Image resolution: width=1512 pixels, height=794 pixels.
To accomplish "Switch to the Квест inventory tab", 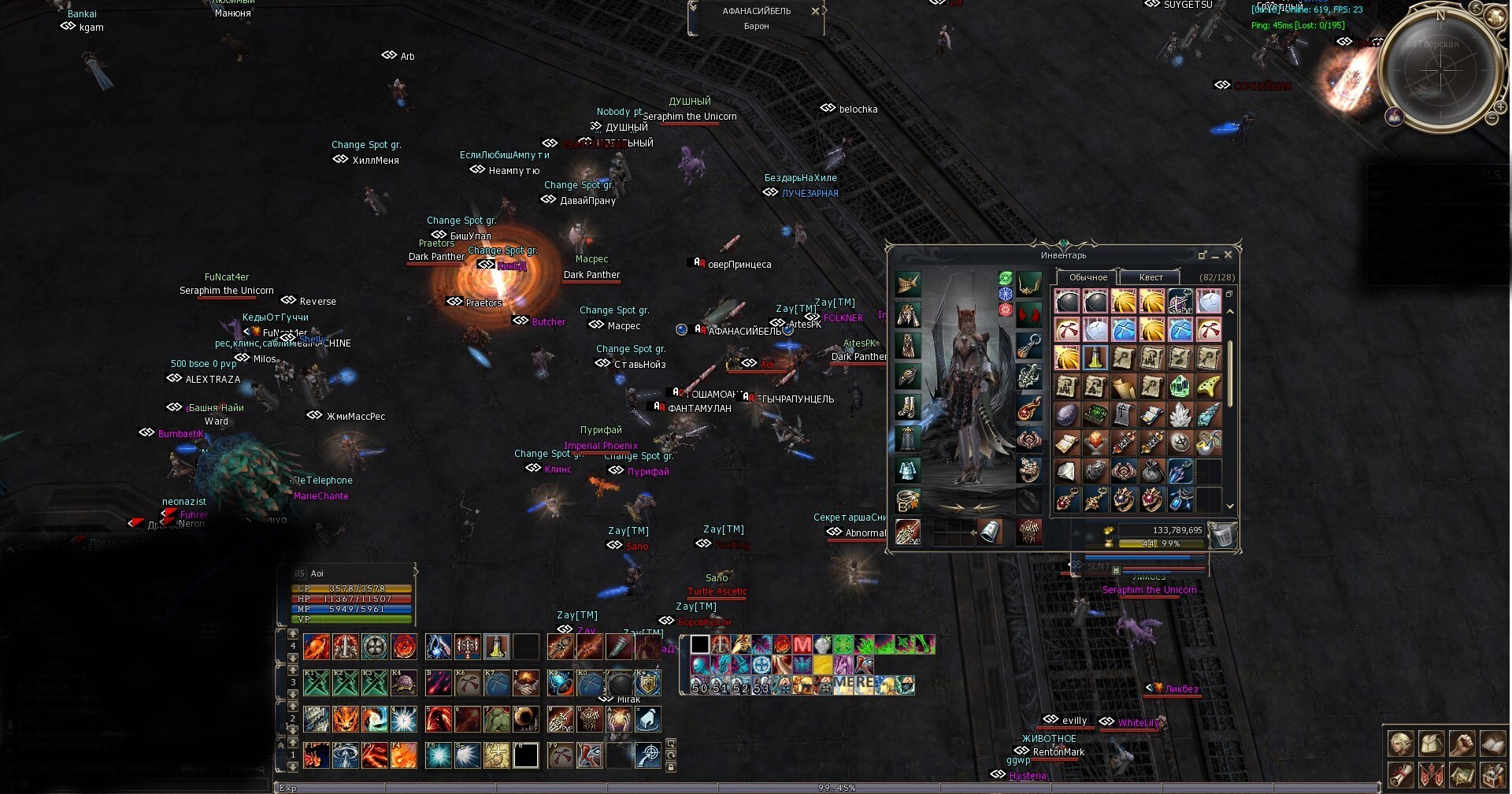I will pos(1150,277).
